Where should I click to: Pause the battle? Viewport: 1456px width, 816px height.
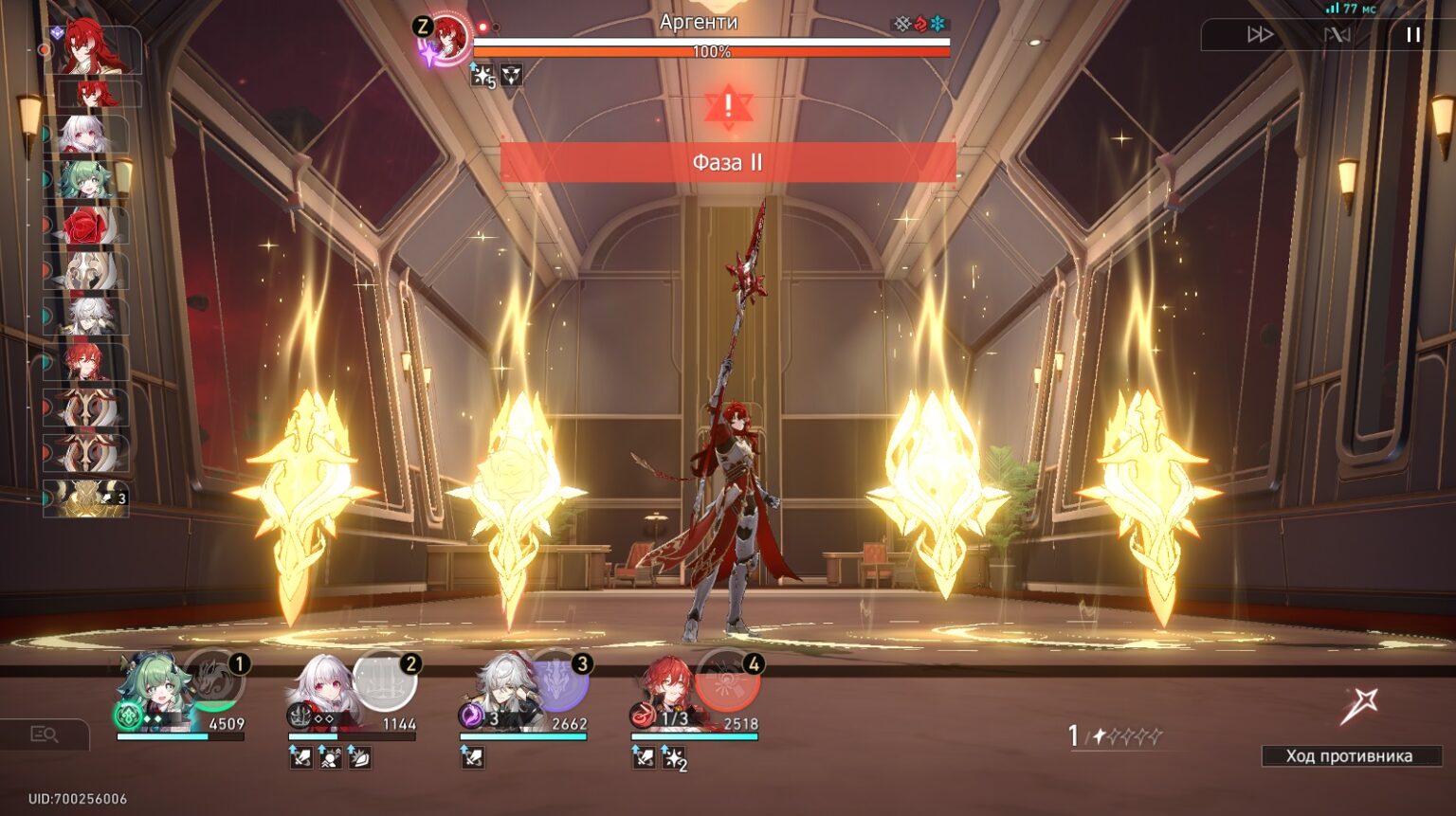[1412, 35]
